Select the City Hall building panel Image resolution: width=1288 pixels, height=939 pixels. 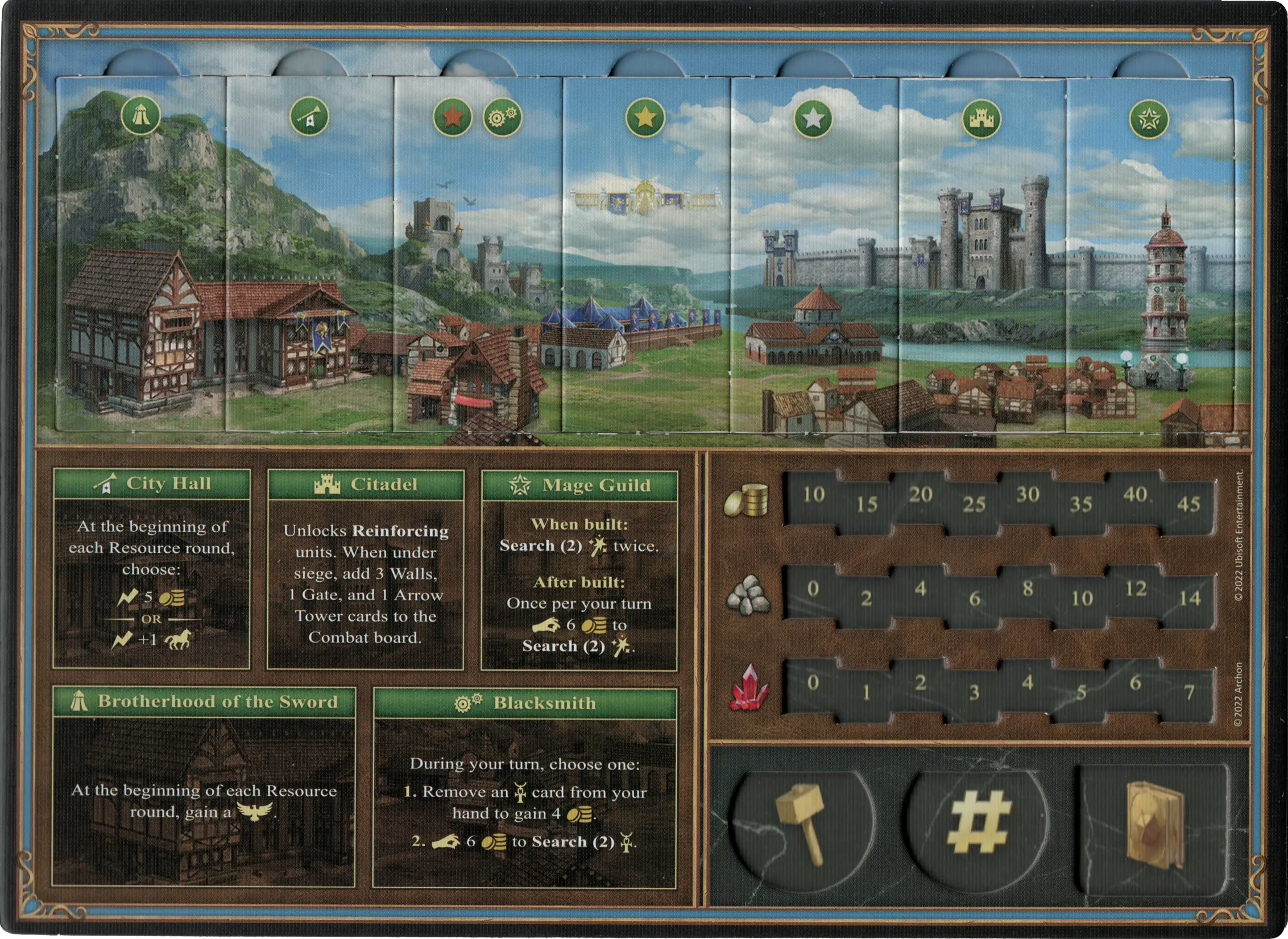pyautogui.click(x=151, y=569)
